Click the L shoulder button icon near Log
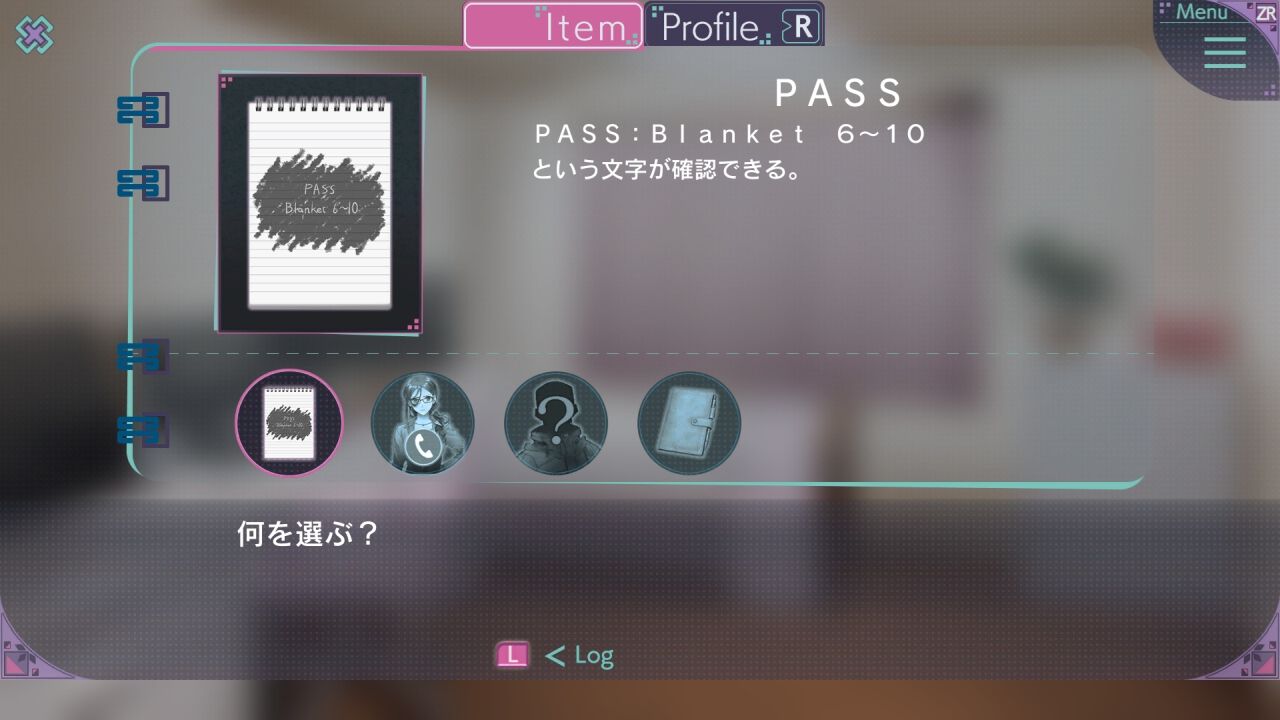The height and width of the screenshot is (720, 1280). coord(511,655)
